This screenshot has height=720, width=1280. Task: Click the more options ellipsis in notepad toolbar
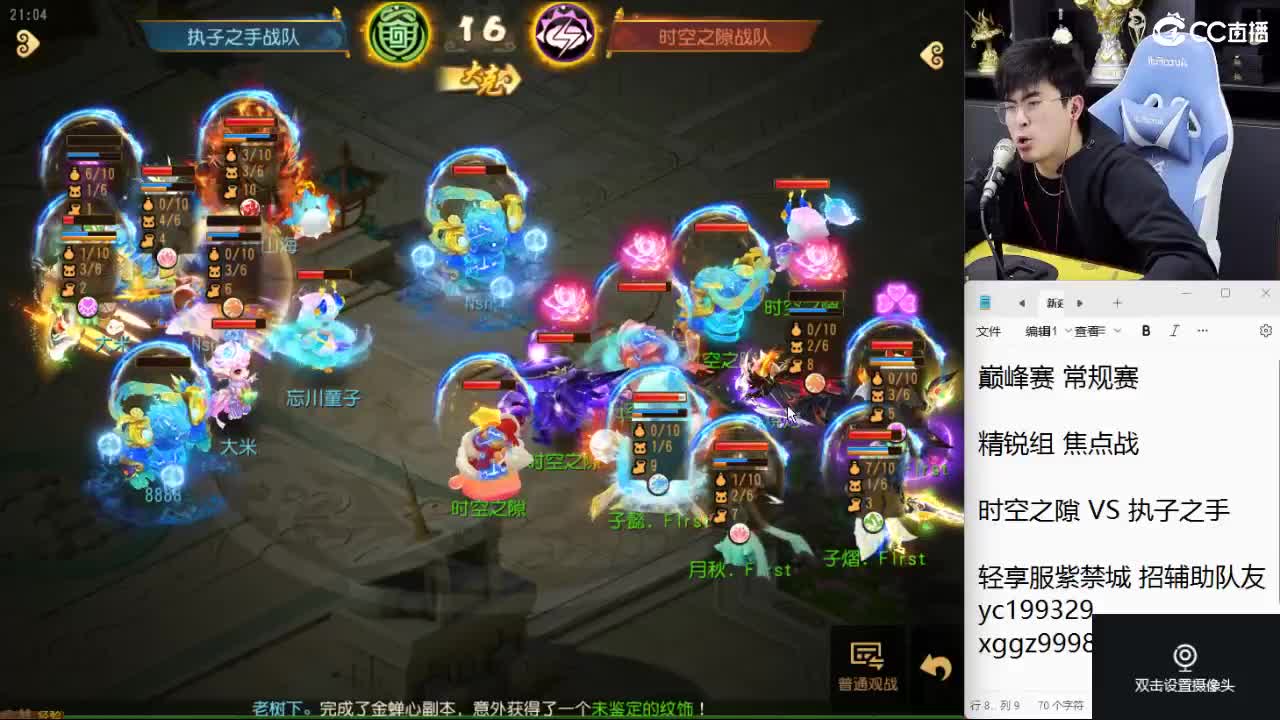tap(1202, 331)
